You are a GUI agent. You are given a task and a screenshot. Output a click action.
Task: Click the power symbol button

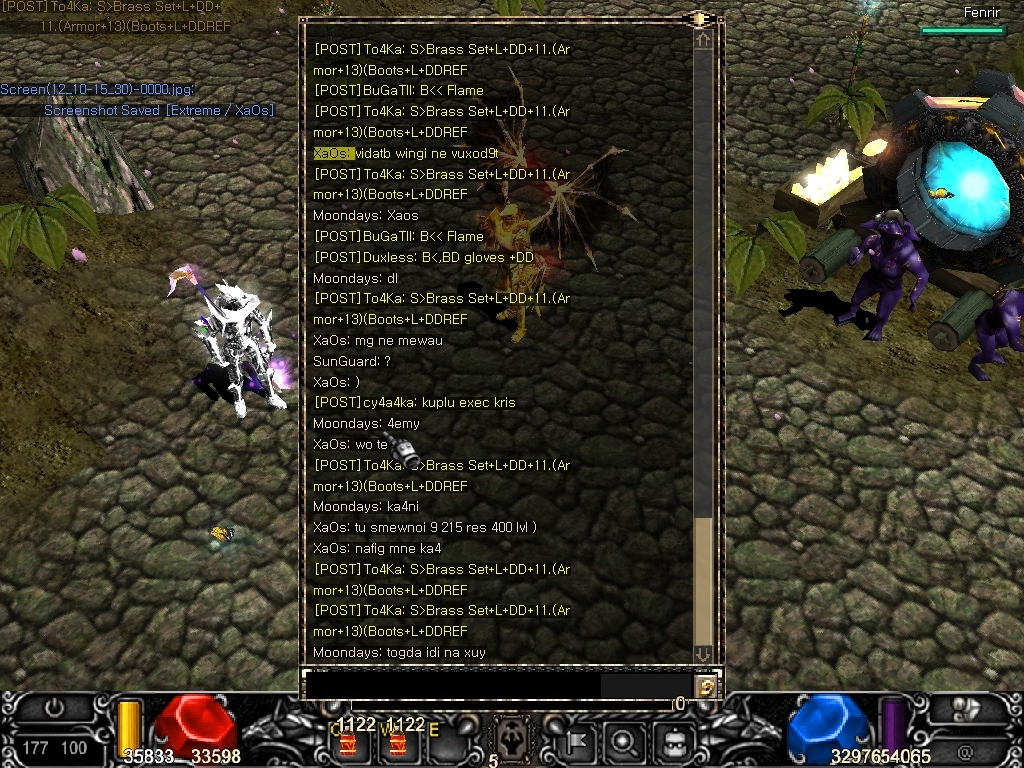click(x=54, y=708)
